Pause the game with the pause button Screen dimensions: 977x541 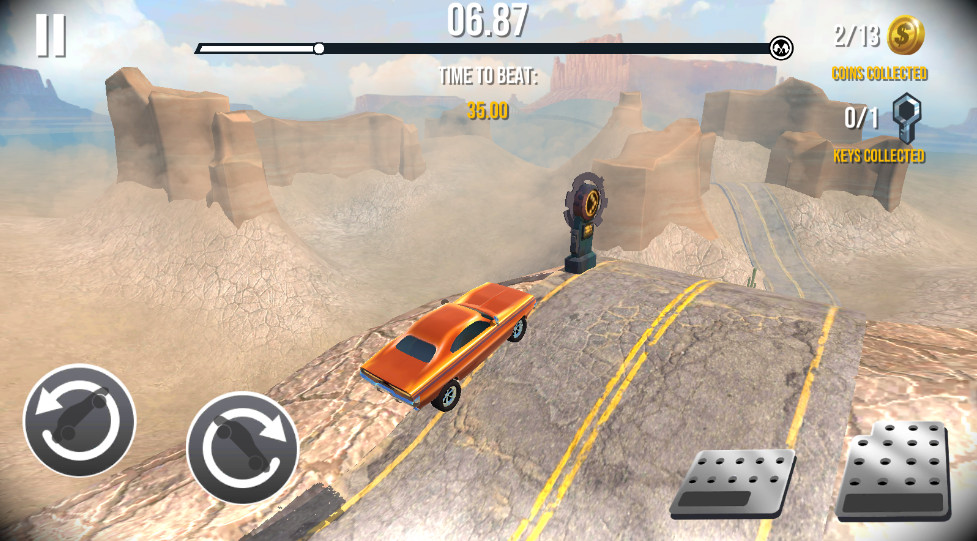click(x=50, y=35)
